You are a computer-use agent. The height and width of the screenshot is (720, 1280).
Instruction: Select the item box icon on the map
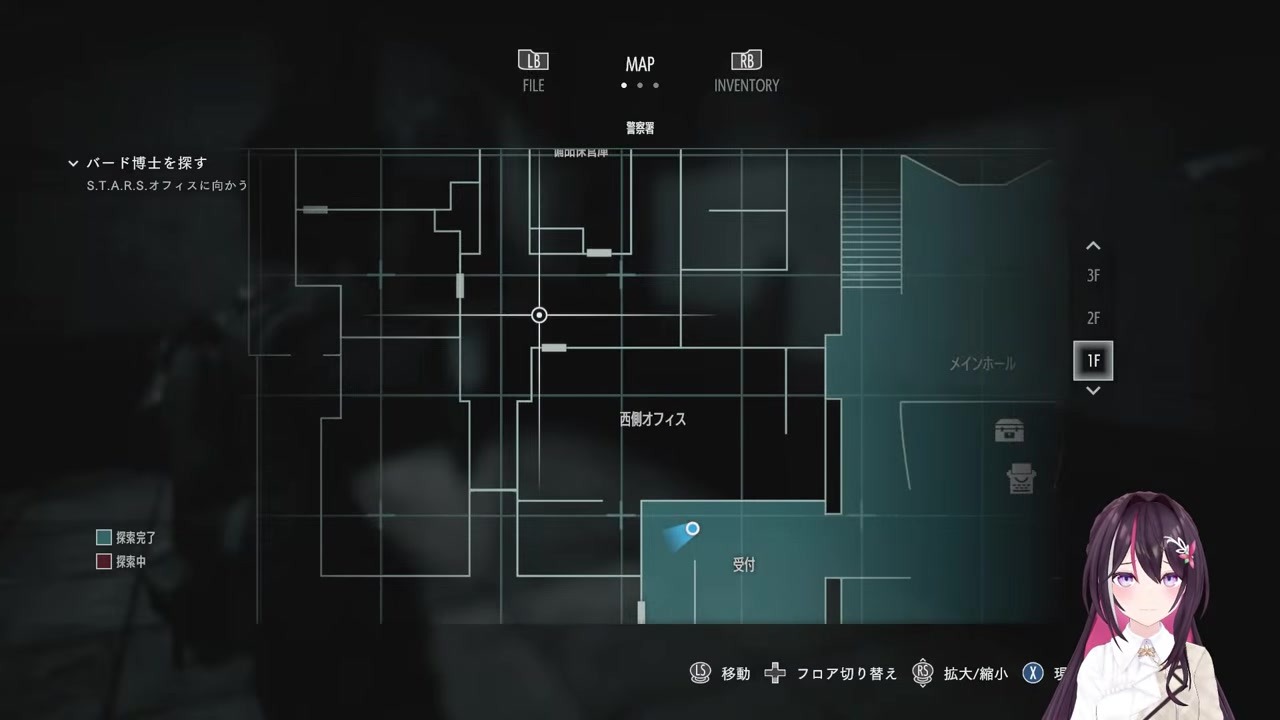click(1009, 431)
